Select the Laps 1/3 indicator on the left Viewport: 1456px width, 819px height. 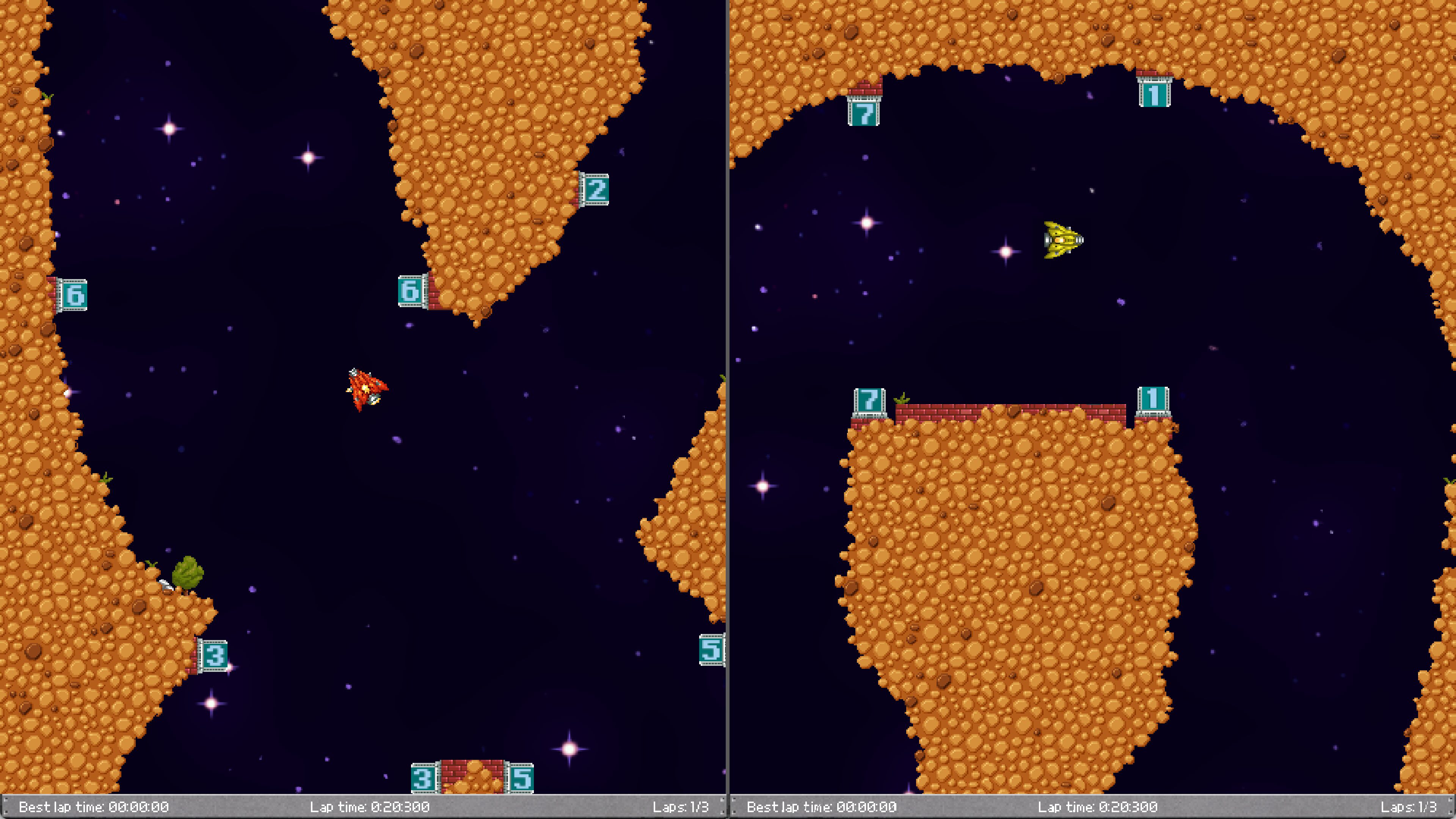tap(686, 807)
